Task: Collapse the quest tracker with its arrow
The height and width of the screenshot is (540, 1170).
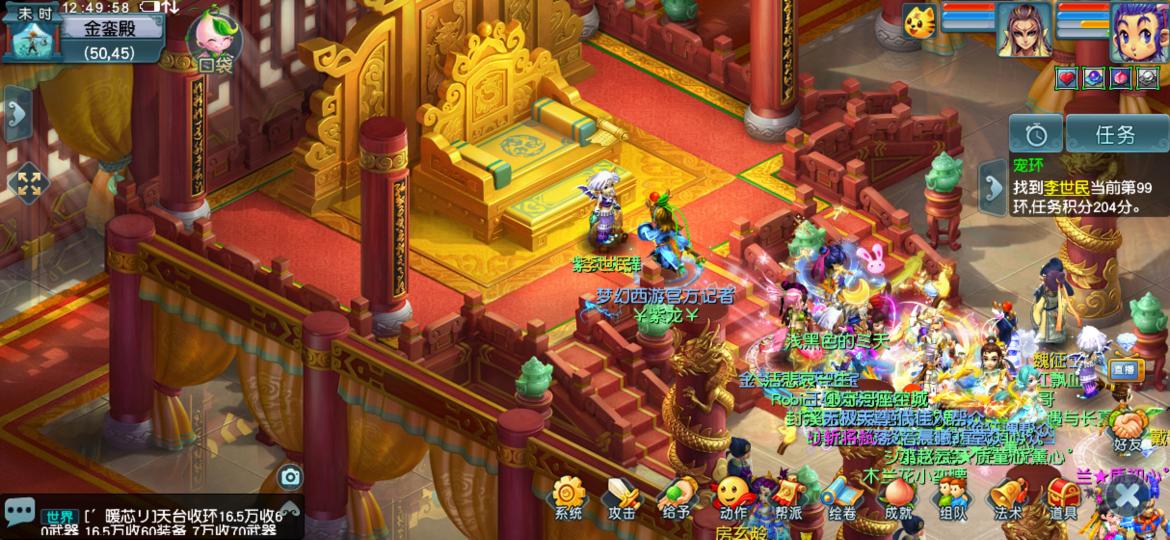Action: pos(992,187)
